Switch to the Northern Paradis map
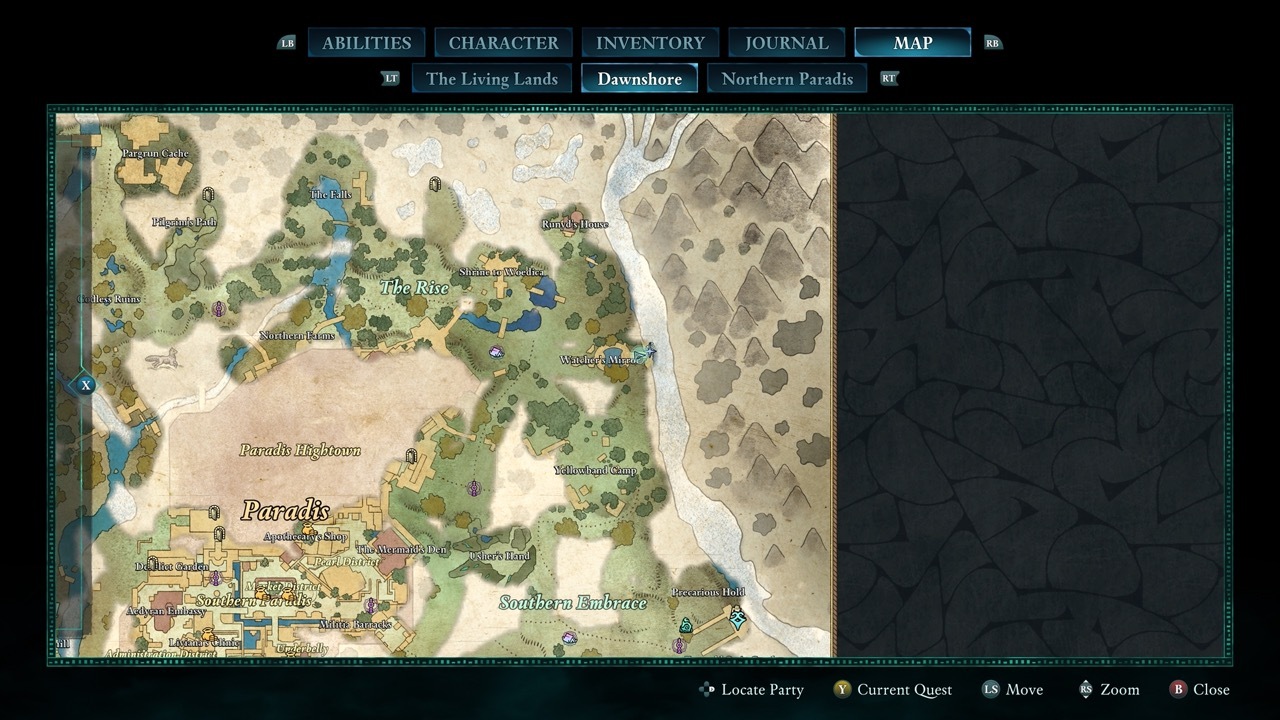Viewport: 1280px width, 720px height. click(x=787, y=79)
